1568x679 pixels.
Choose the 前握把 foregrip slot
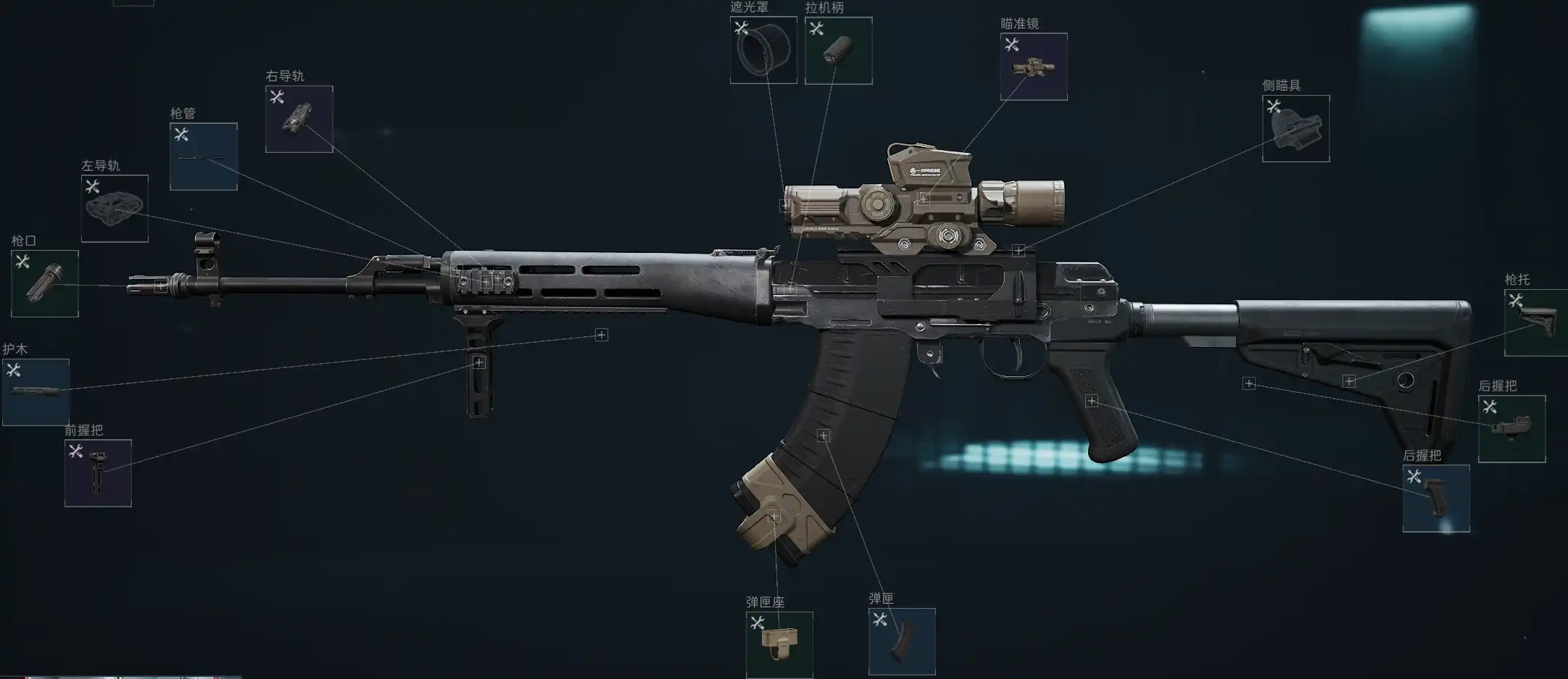[x=98, y=473]
